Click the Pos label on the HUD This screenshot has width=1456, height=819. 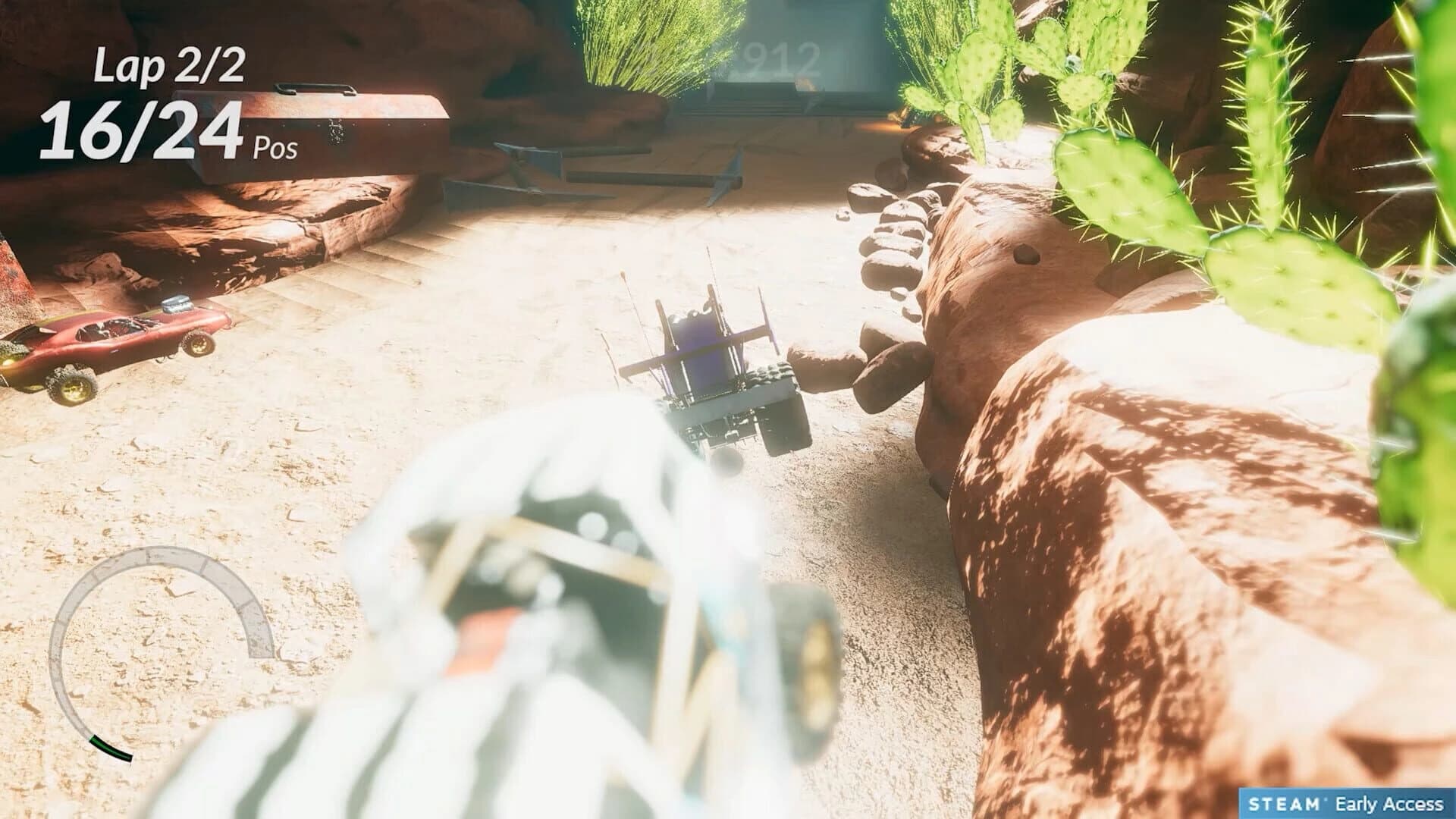(x=275, y=149)
